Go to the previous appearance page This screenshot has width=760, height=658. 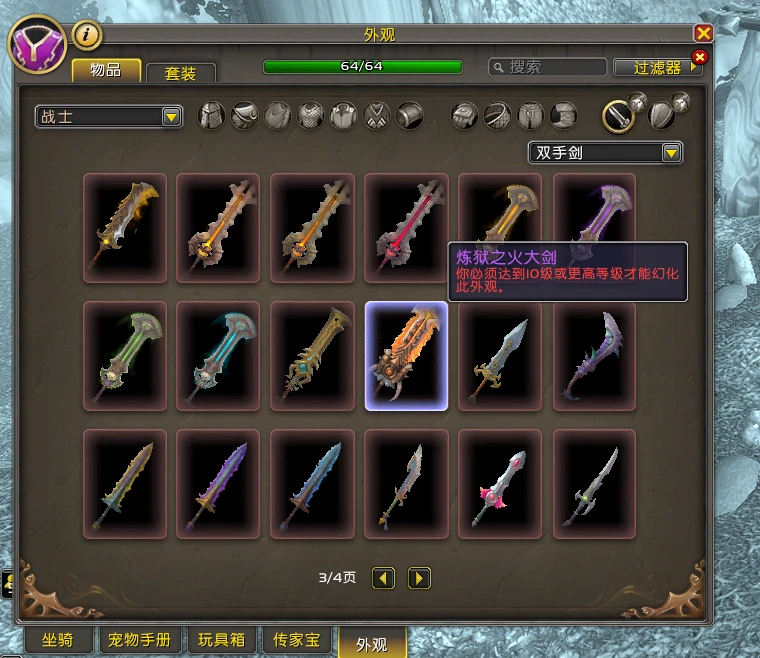383,577
